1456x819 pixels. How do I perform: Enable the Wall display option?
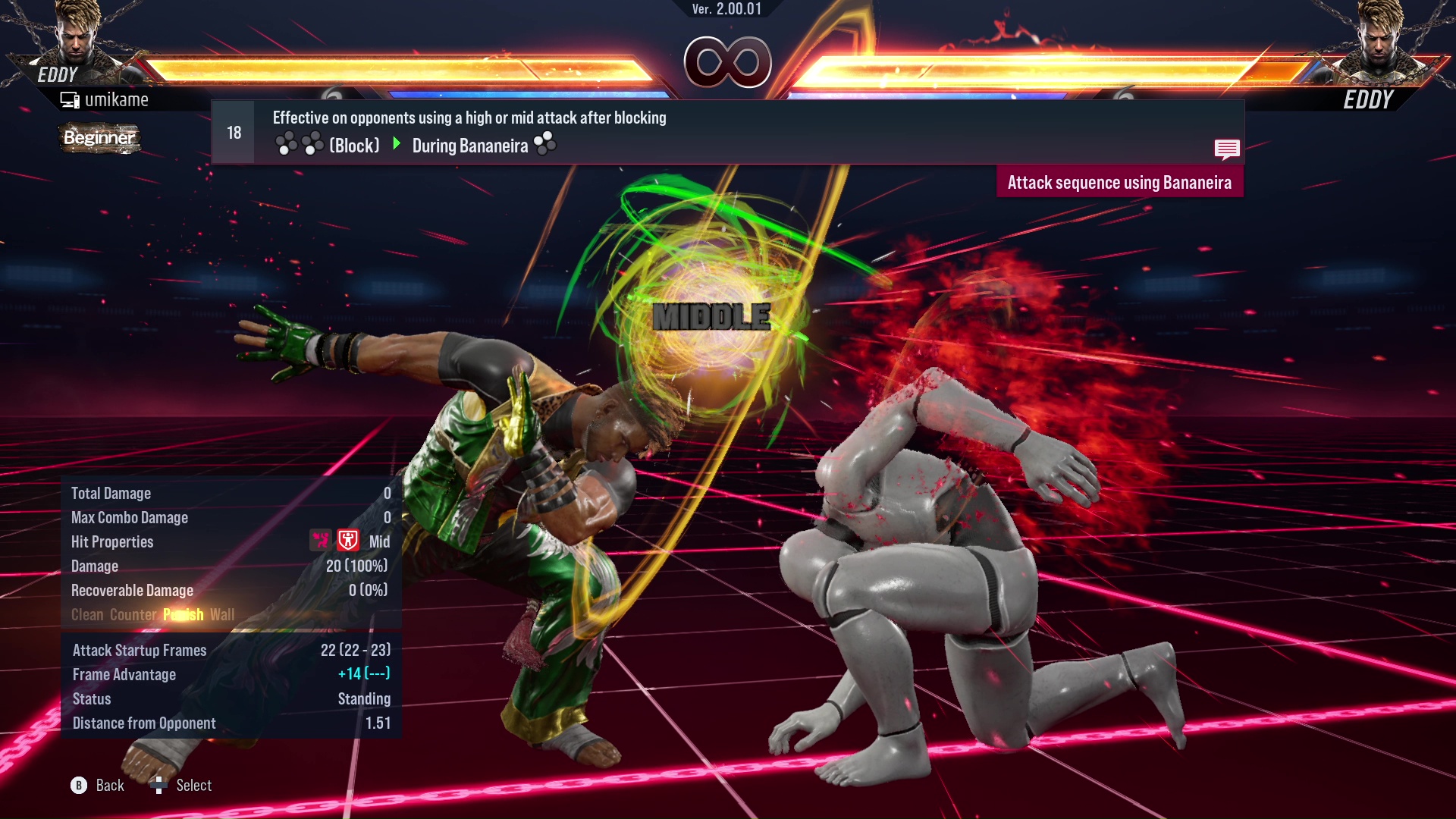(x=223, y=614)
